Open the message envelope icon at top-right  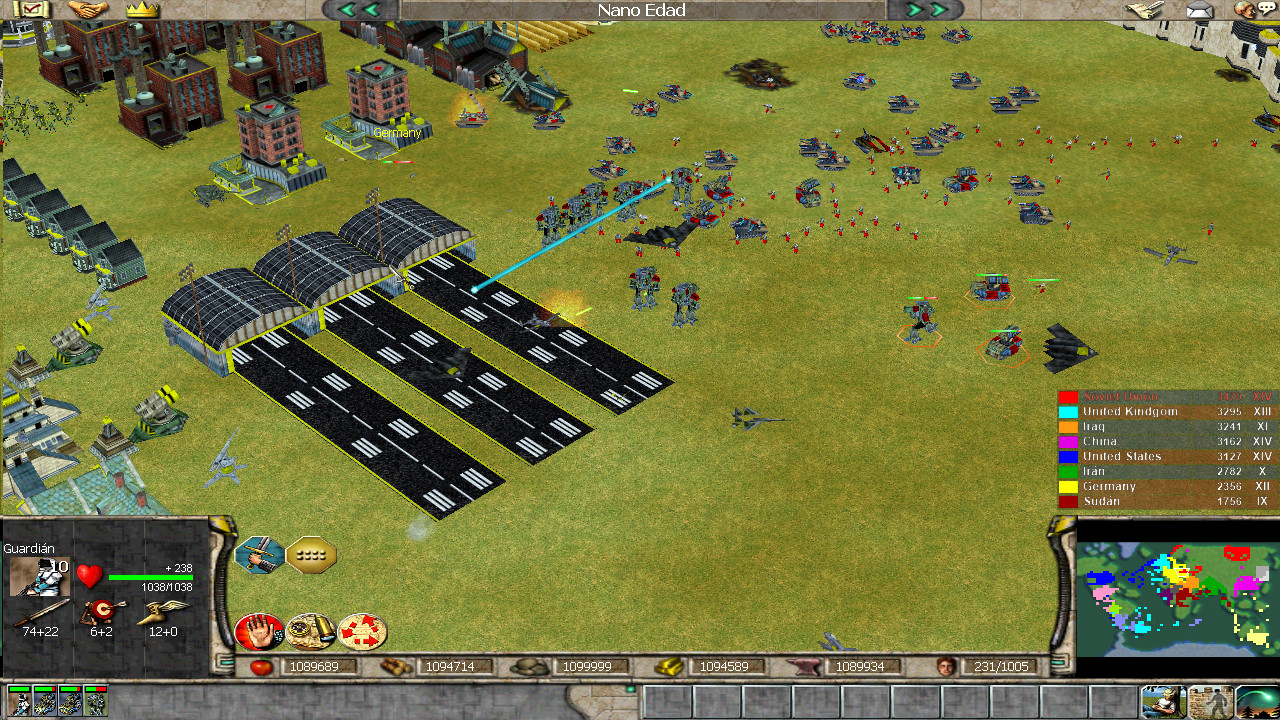tap(1199, 10)
